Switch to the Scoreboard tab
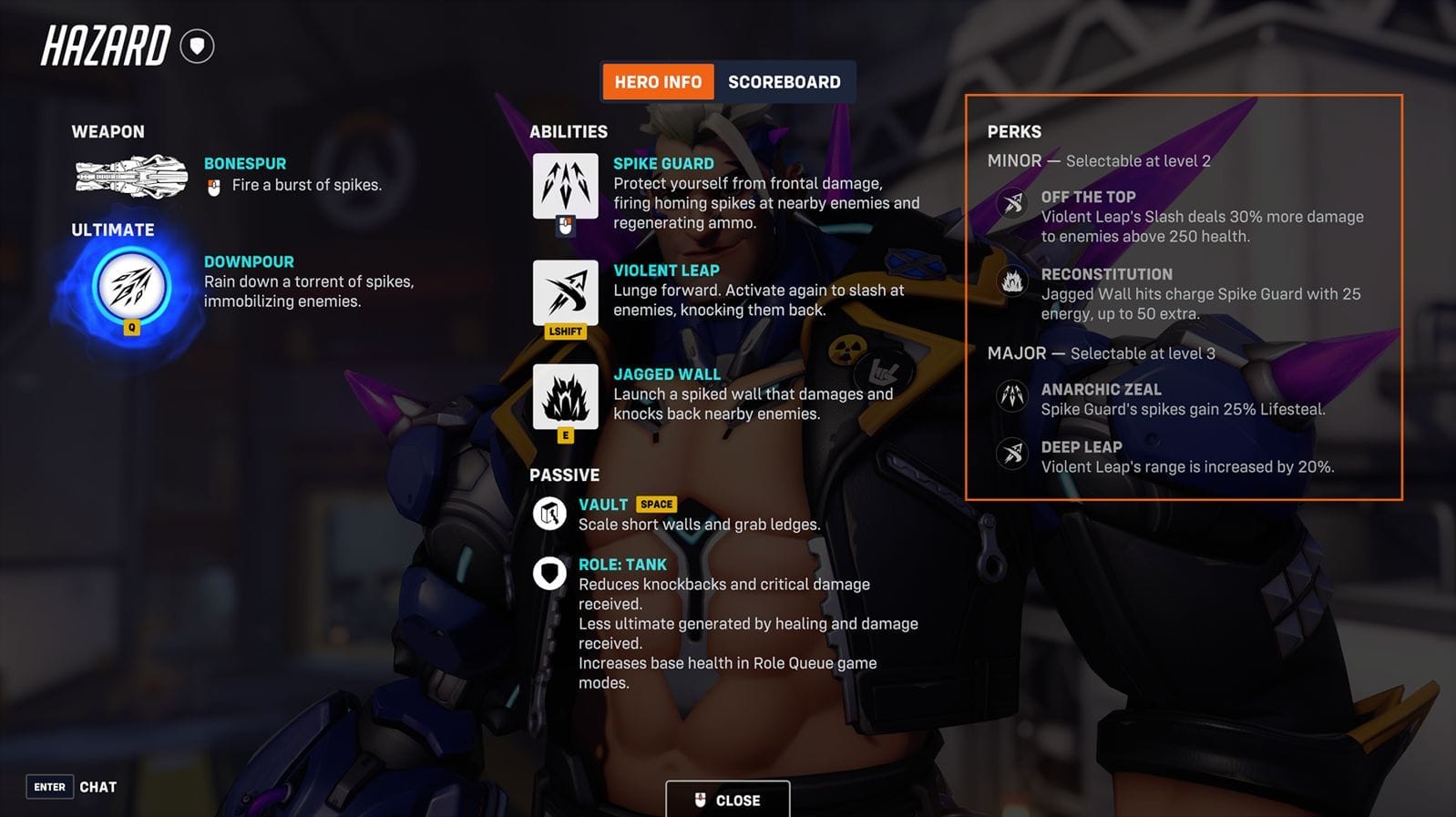 tap(785, 81)
